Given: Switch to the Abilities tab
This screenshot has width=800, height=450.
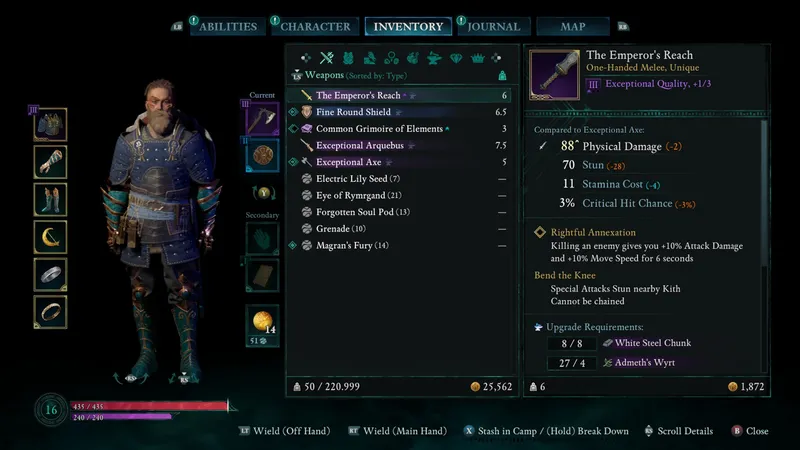Looking at the screenshot, I should click(x=227, y=27).
